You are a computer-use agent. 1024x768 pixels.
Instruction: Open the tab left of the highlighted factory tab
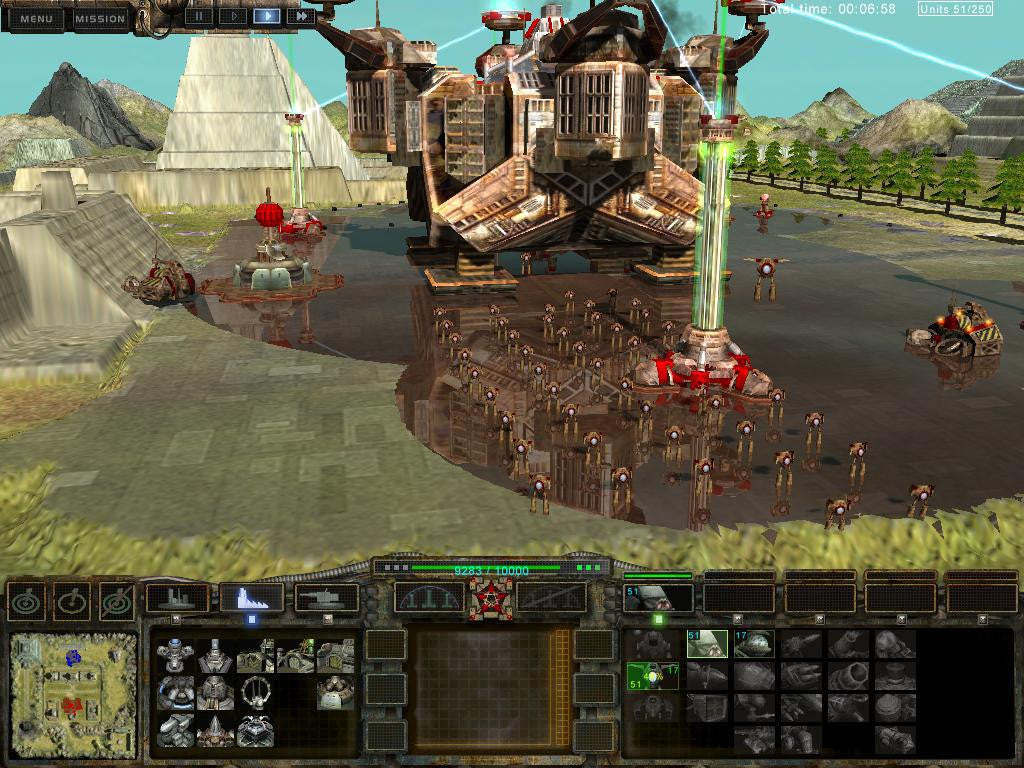(x=177, y=599)
